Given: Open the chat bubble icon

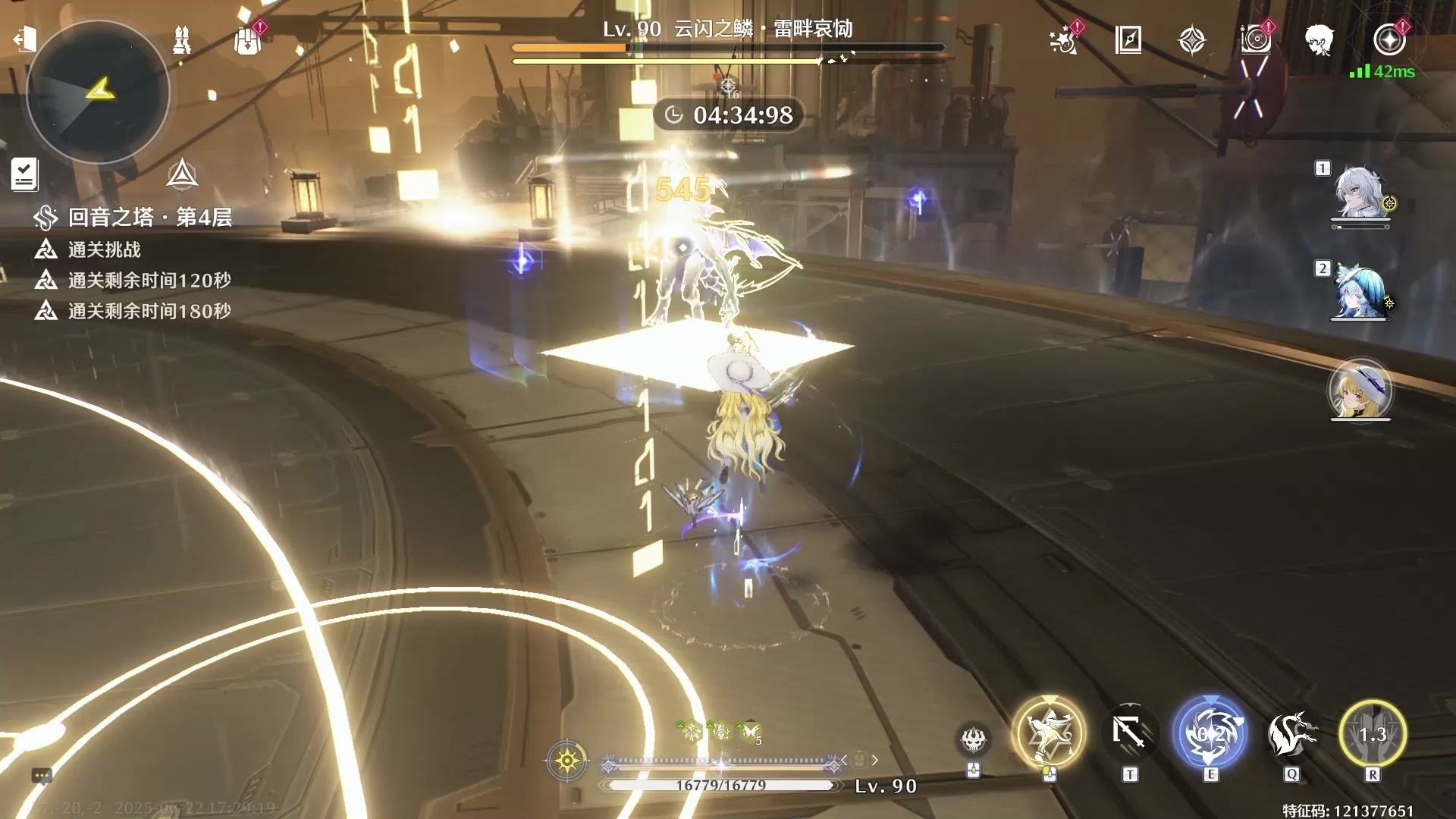Looking at the screenshot, I should pyautogui.click(x=42, y=775).
